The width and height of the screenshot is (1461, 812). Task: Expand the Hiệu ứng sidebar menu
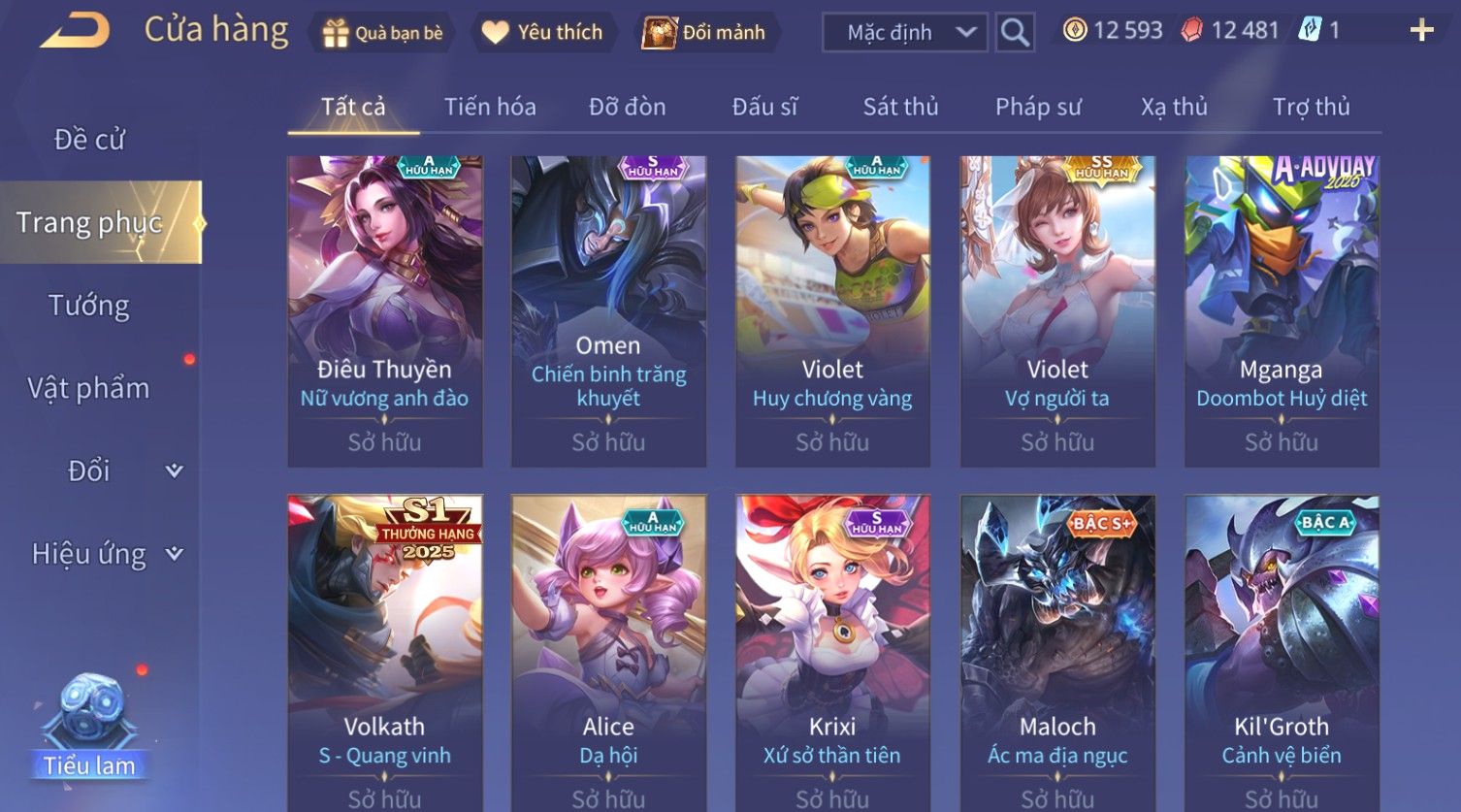(105, 554)
